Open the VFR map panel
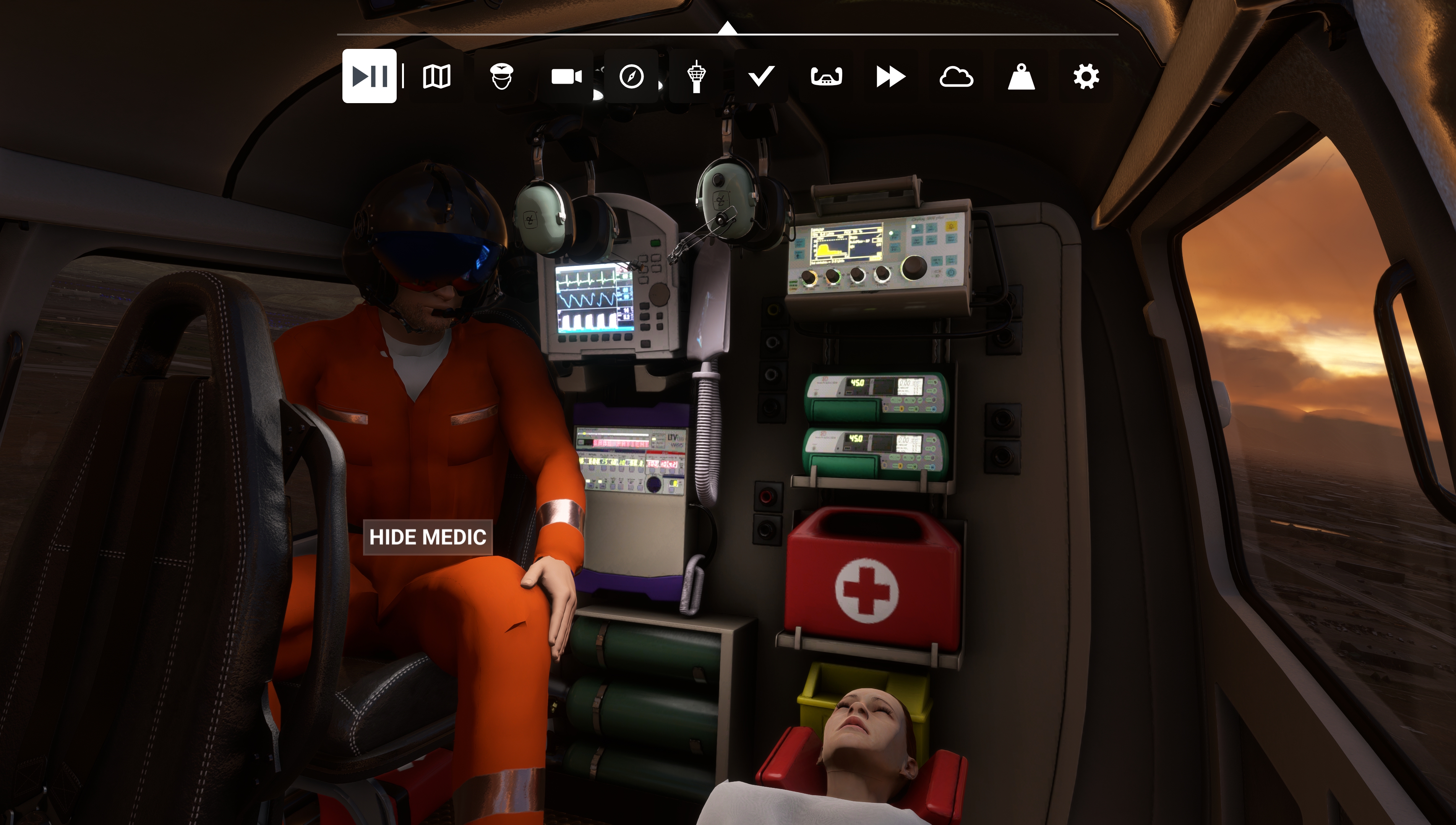The height and width of the screenshot is (825, 1456). pyautogui.click(x=436, y=76)
